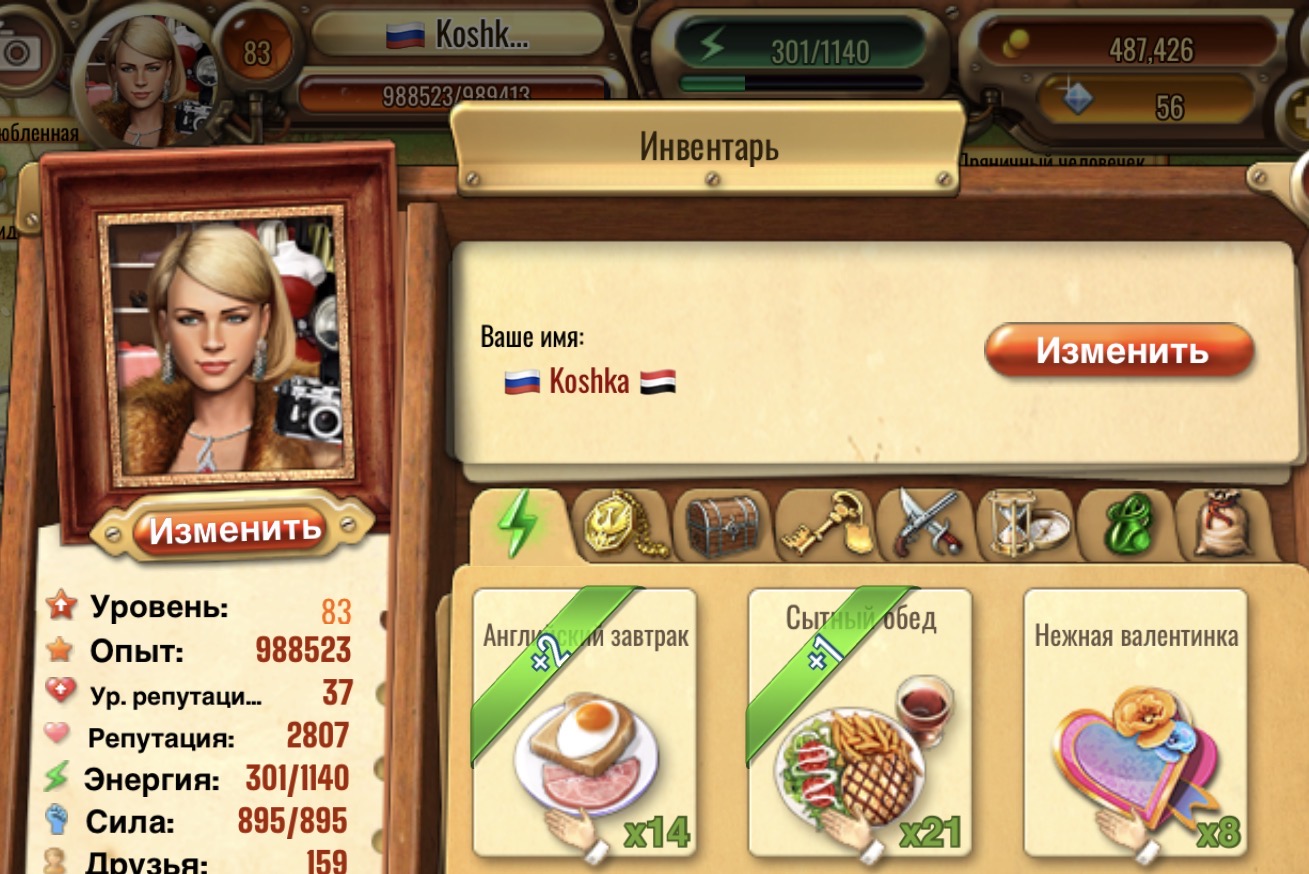Click the Изменить button beside the player name
1309x874 pixels.
[x=1119, y=351]
